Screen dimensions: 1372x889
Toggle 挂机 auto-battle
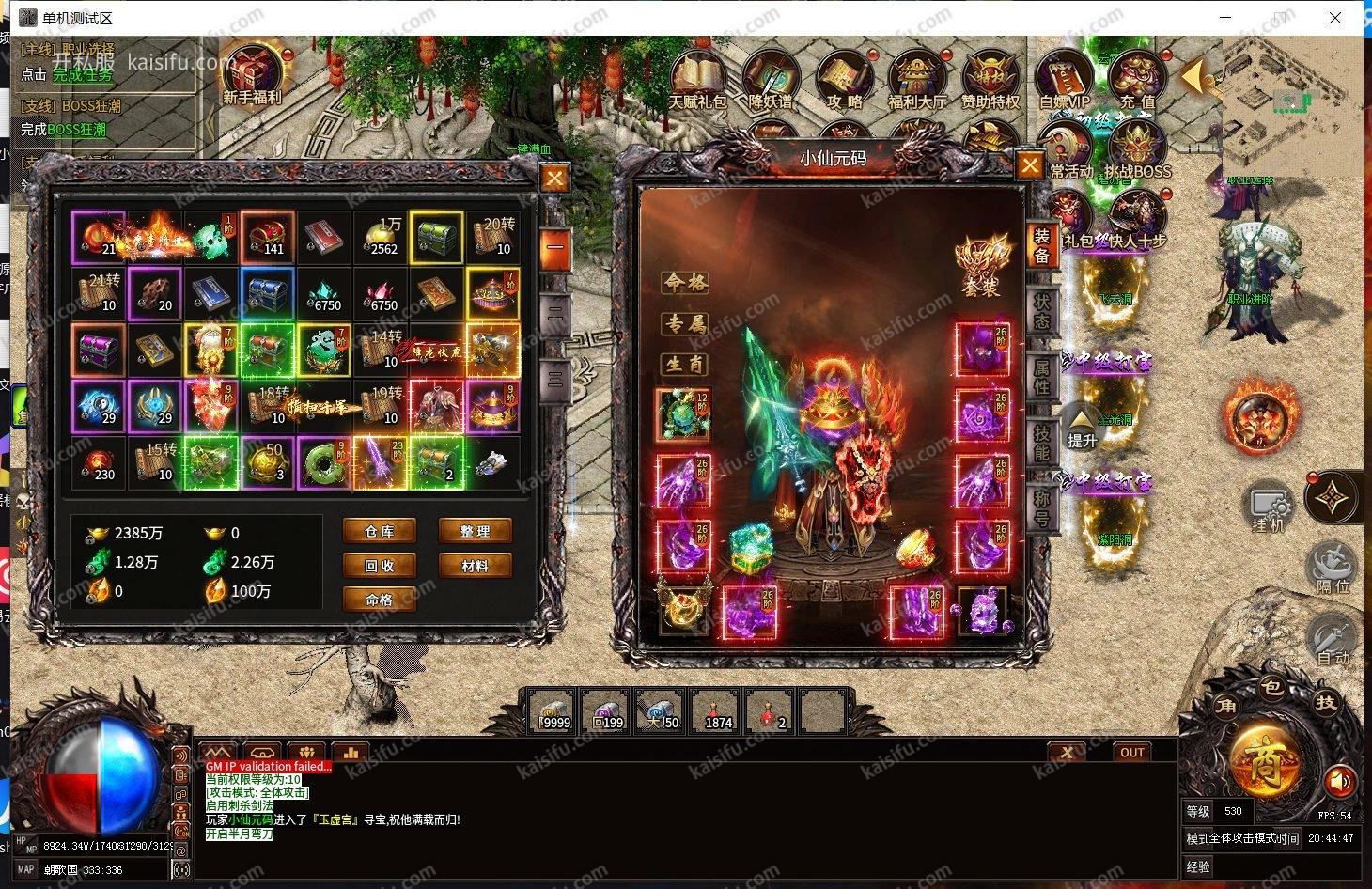pos(1267,507)
